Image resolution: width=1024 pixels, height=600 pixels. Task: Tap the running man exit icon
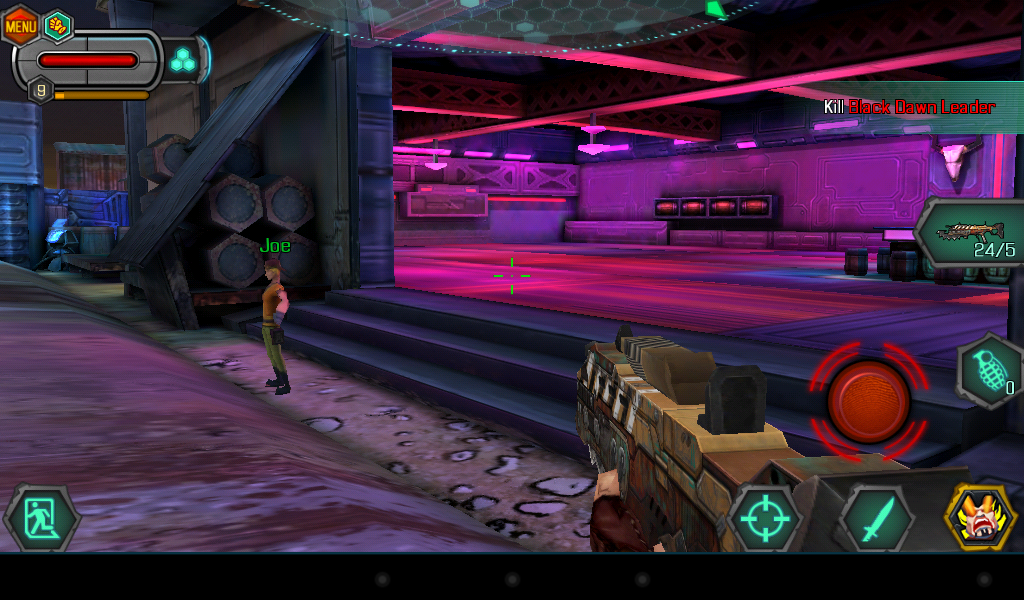42,518
